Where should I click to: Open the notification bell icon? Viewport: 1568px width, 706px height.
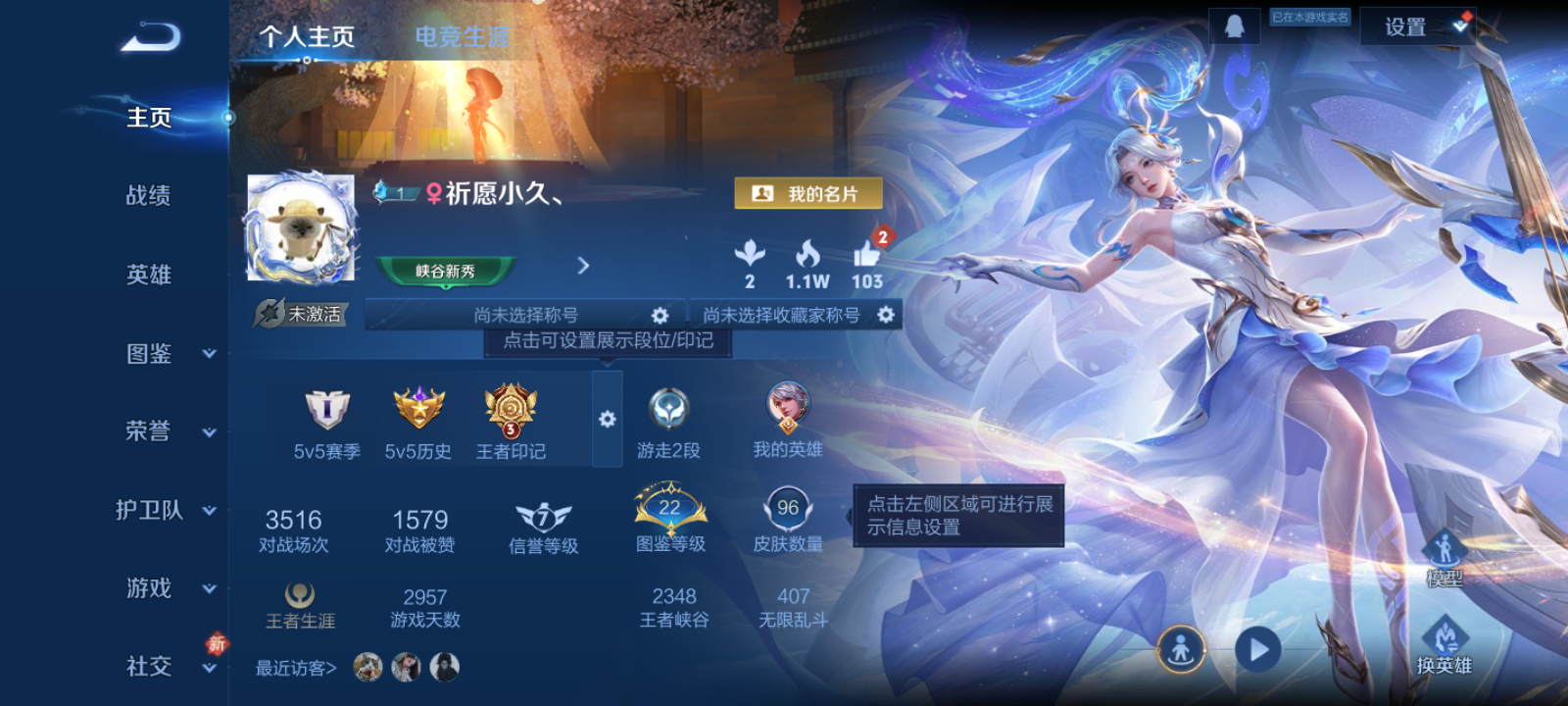[x=1234, y=25]
